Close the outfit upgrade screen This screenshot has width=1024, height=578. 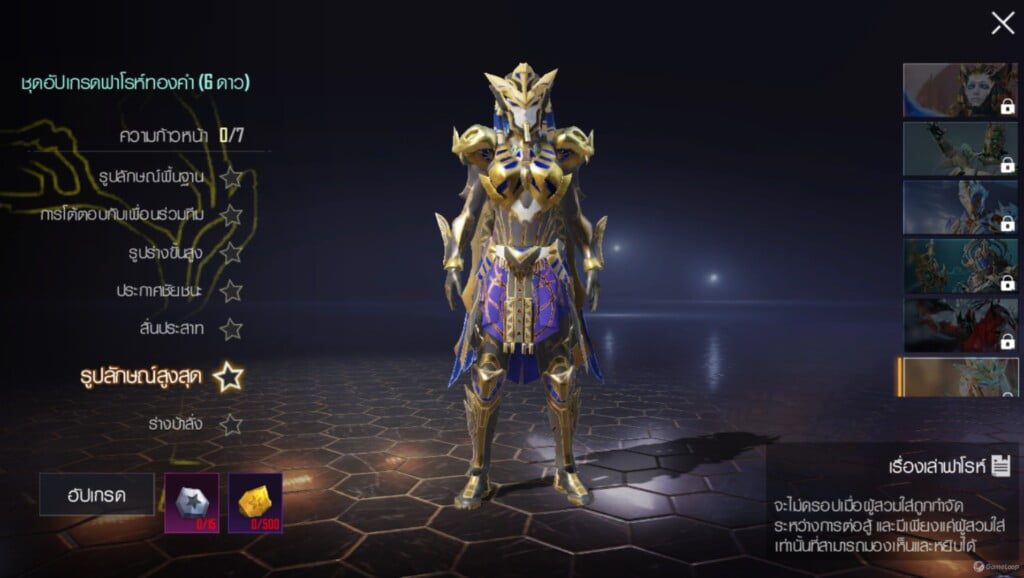(x=1002, y=23)
